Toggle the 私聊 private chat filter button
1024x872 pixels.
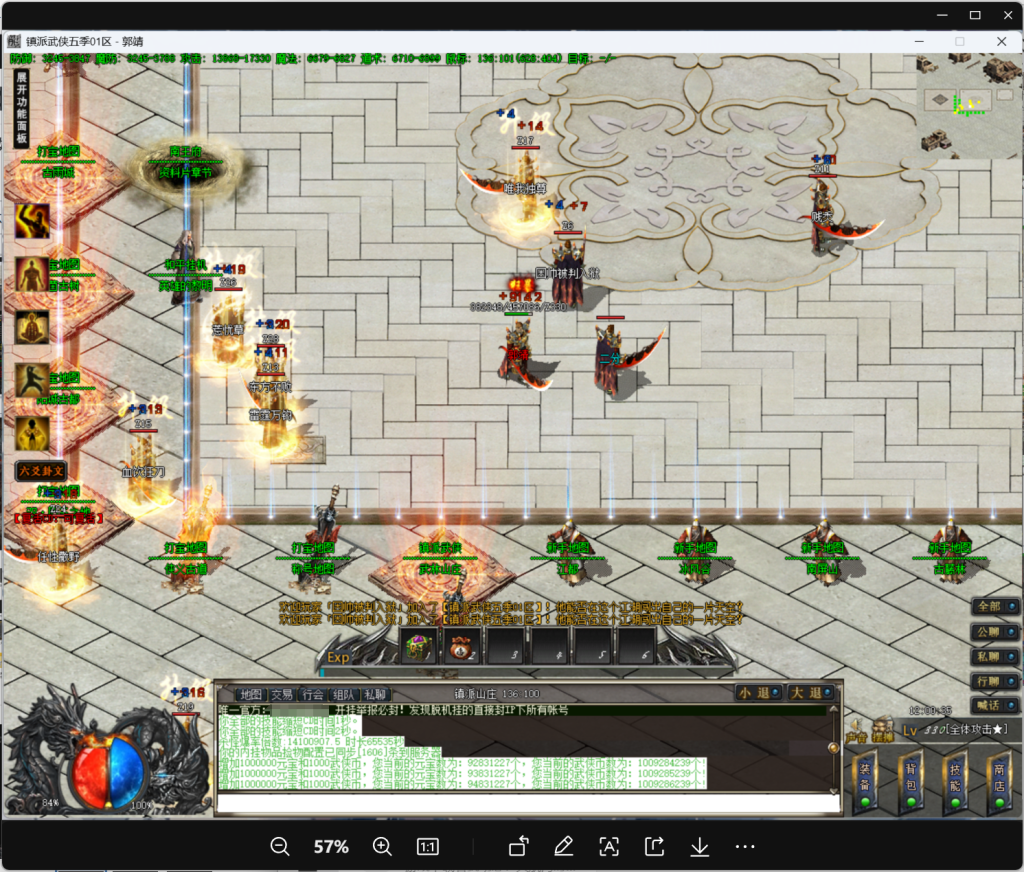click(x=995, y=657)
